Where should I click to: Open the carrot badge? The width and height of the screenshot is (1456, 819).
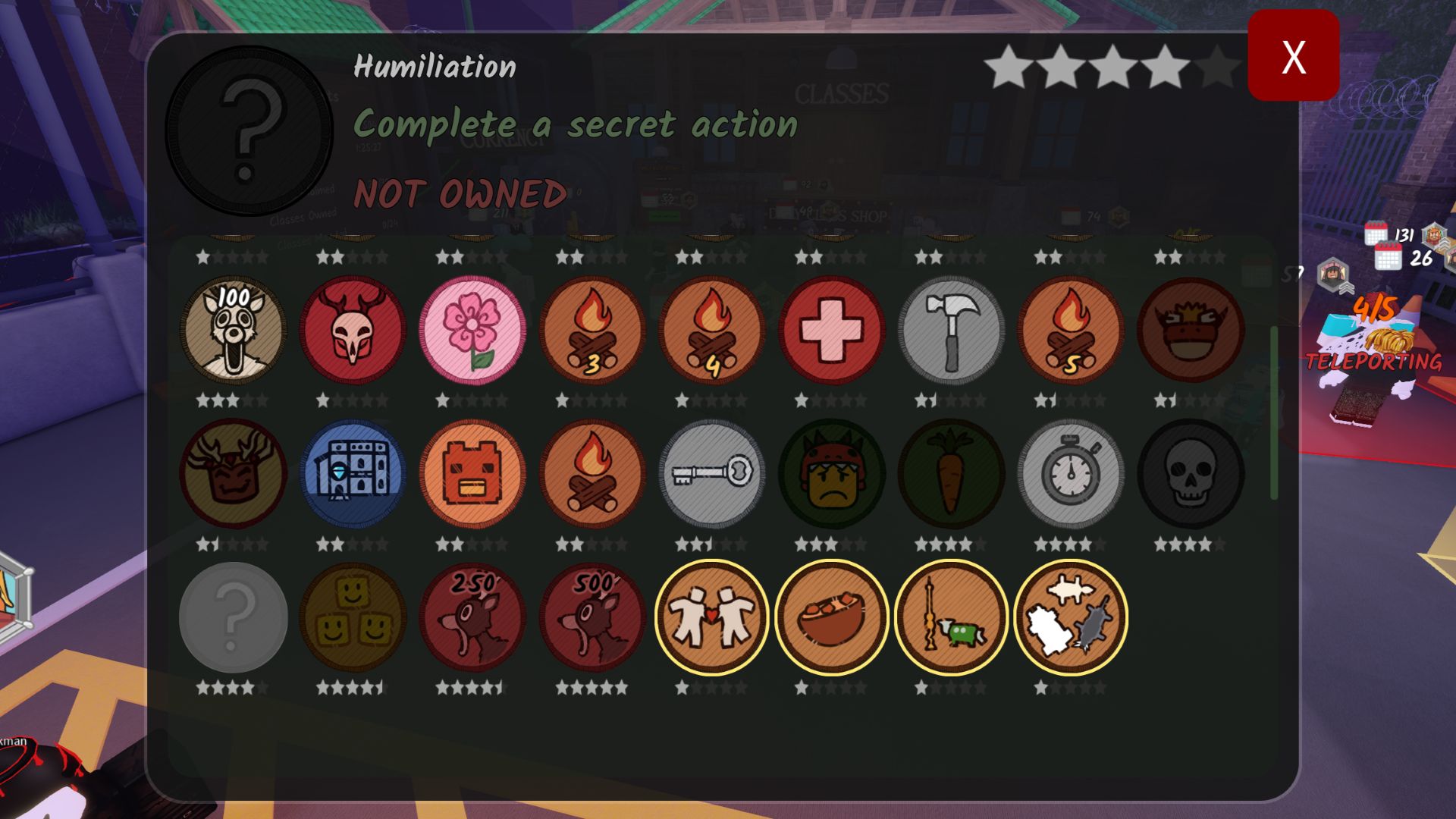coord(951,473)
